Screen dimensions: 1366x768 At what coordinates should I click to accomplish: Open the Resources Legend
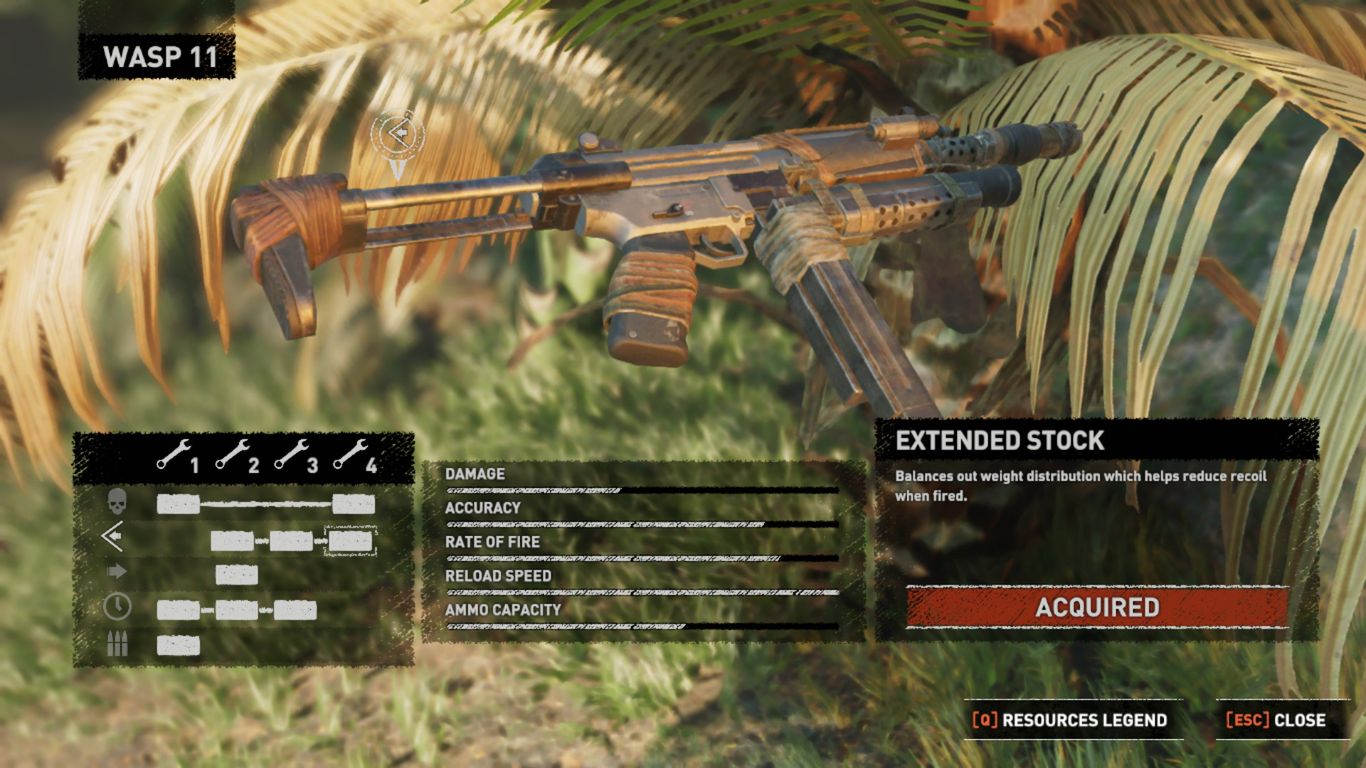click(1071, 720)
